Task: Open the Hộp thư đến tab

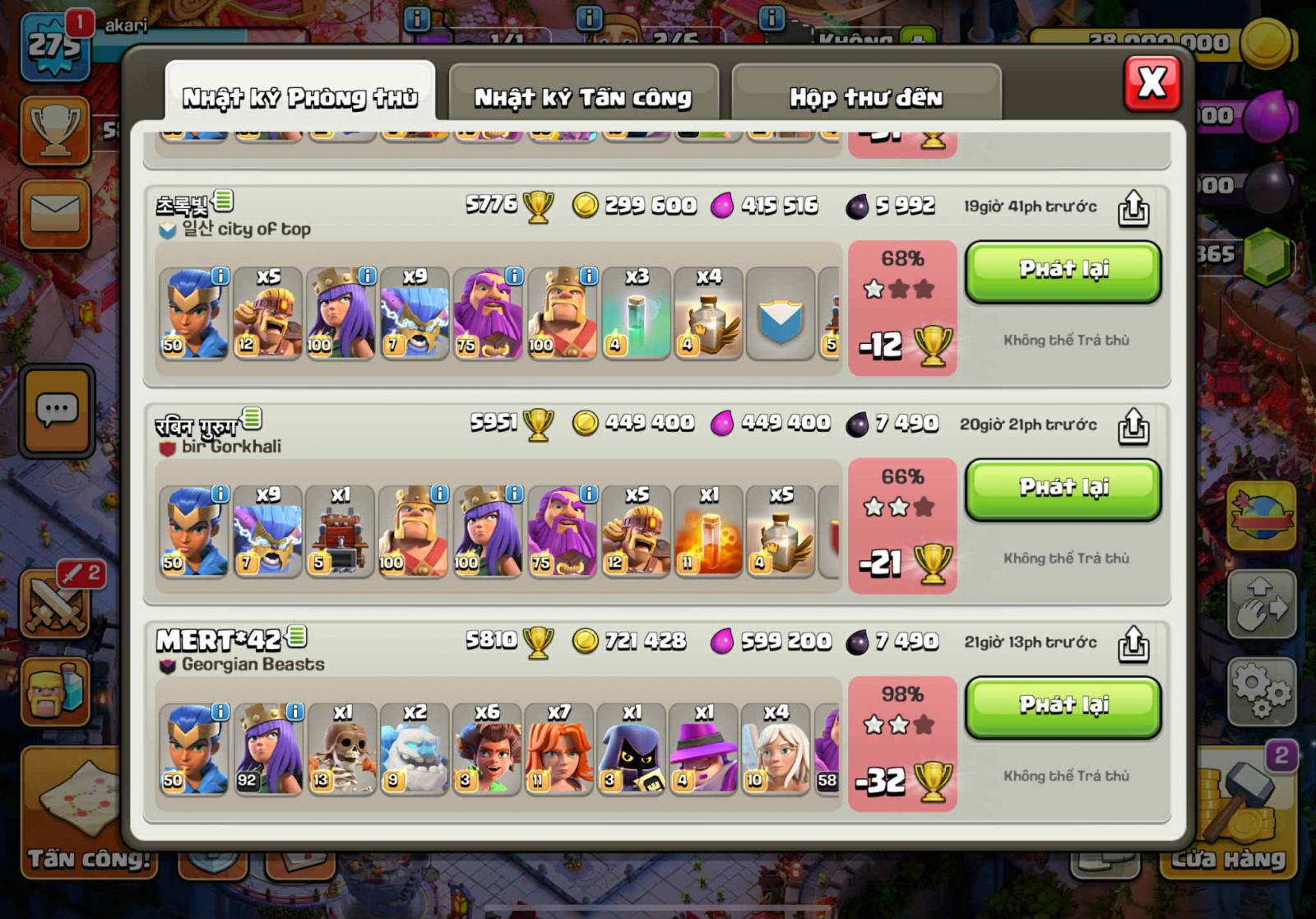Action: tap(866, 95)
